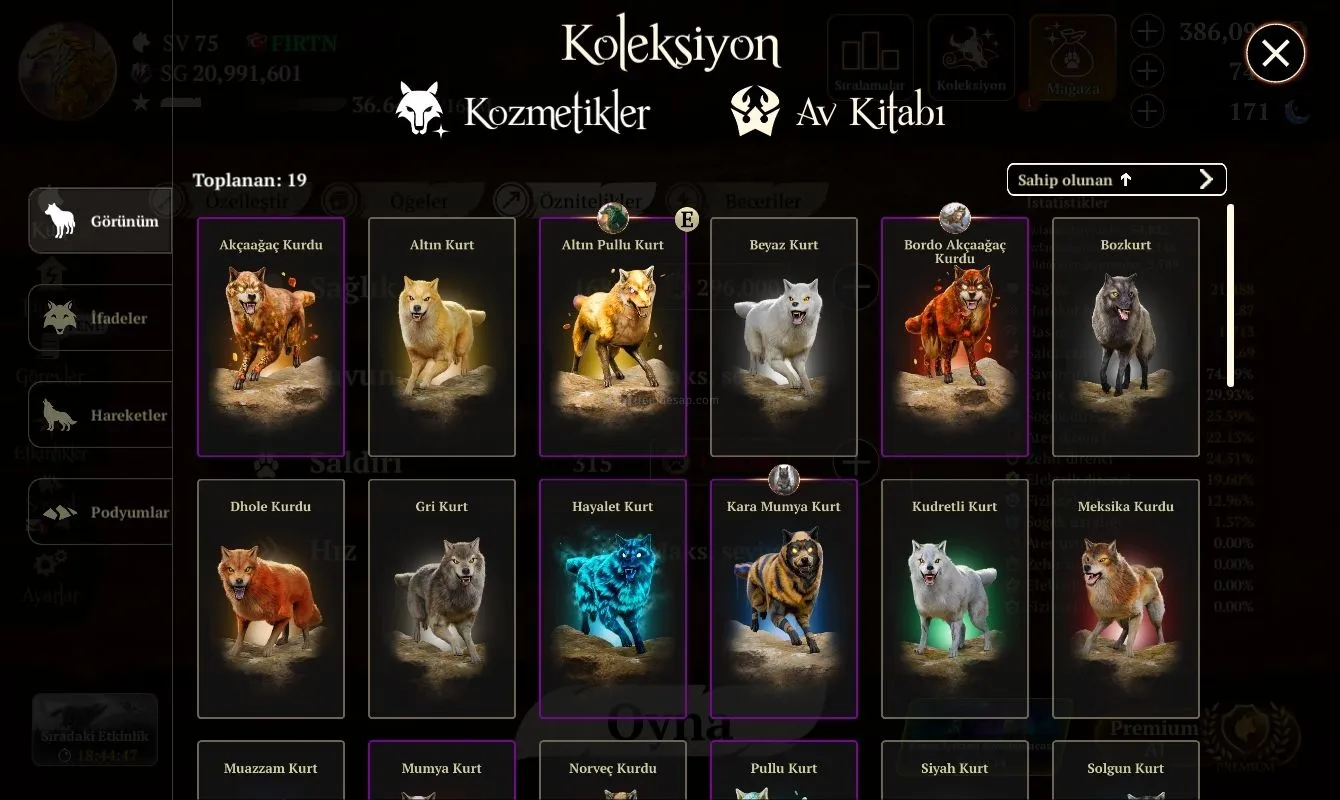Select the Kudretli Kurt card
1340x800 pixels.
tap(955, 599)
